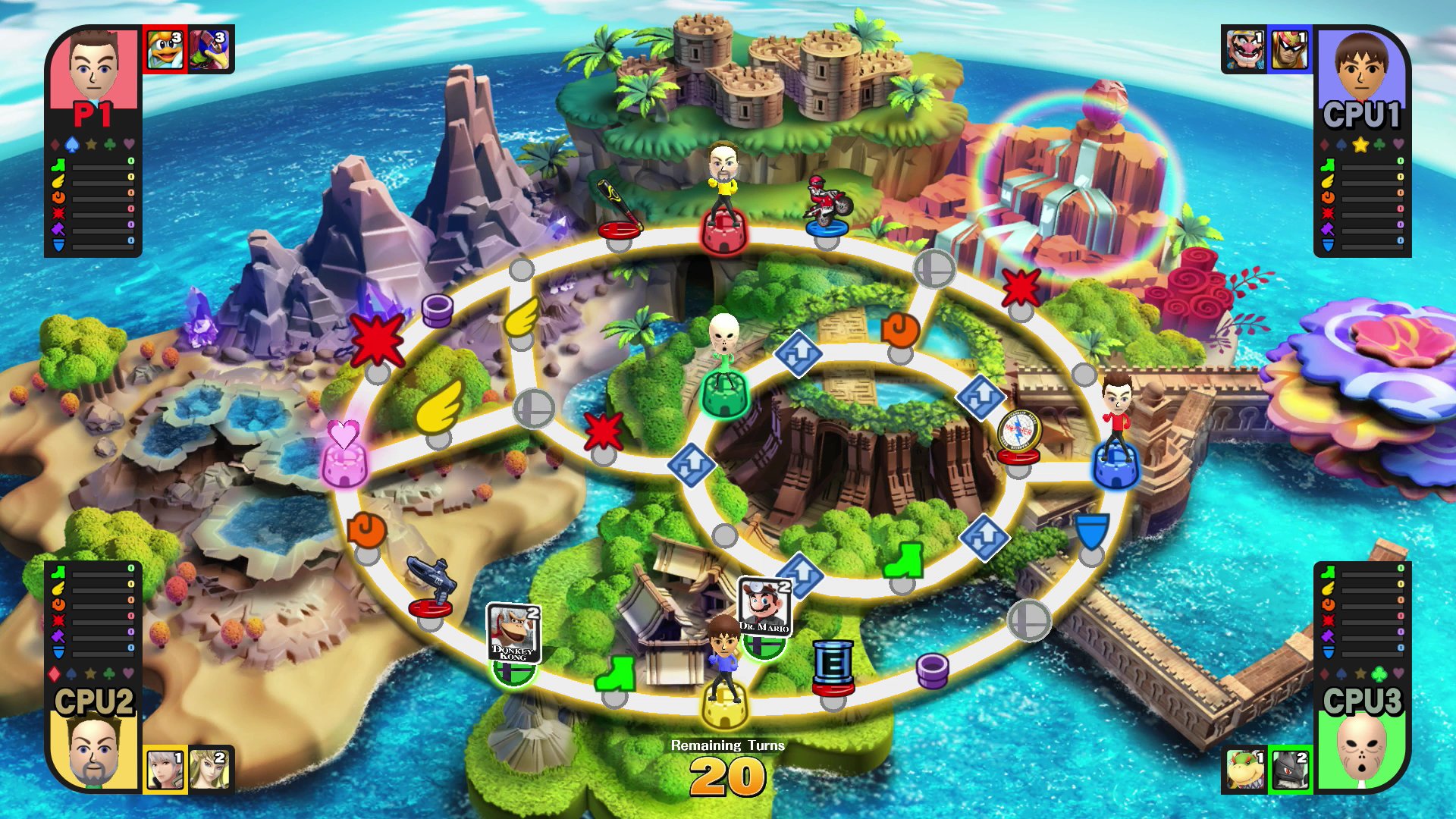Pick the Dr. Mario fighter card on the board
The width and height of the screenshot is (1456, 819).
(764, 607)
